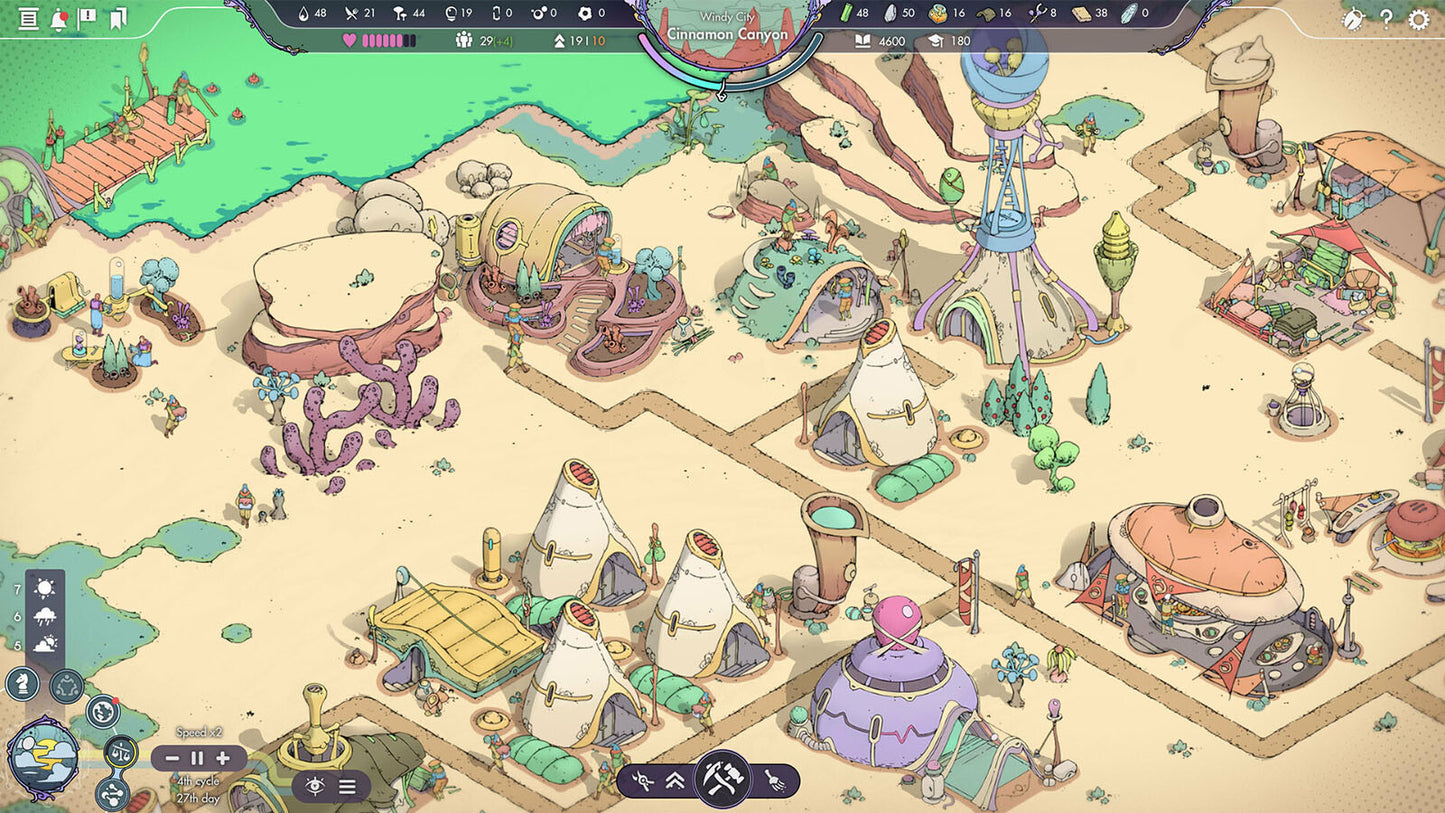Screen dimensions: 1445x813
Task: Open the list menu icon in top-left
Action: (28, 19)
